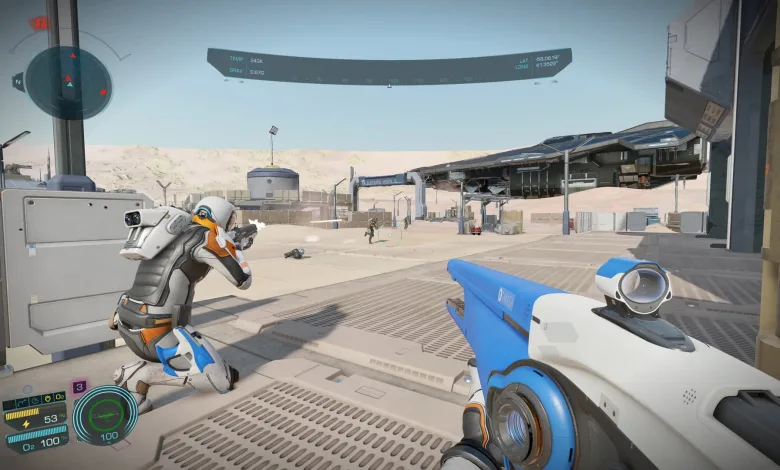Click the circular radar scanner
The height and width of the screenshot is (470, 780).
[68, 82]
